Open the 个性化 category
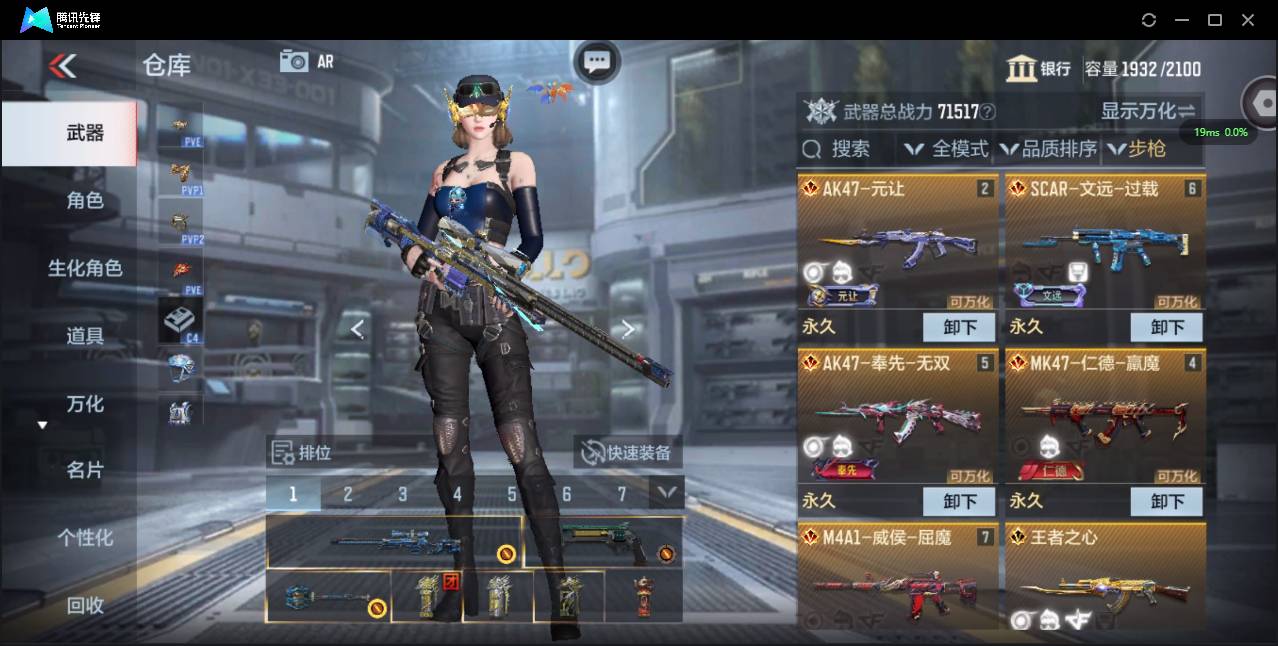Screen dimensions: 1278x646 [84, 538]
